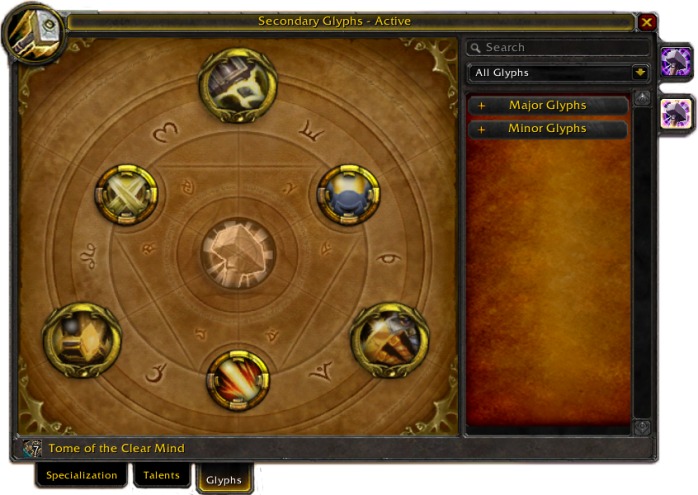698x495 pixels.
Task: Click the faded center glyph slot
Action: 237,251
